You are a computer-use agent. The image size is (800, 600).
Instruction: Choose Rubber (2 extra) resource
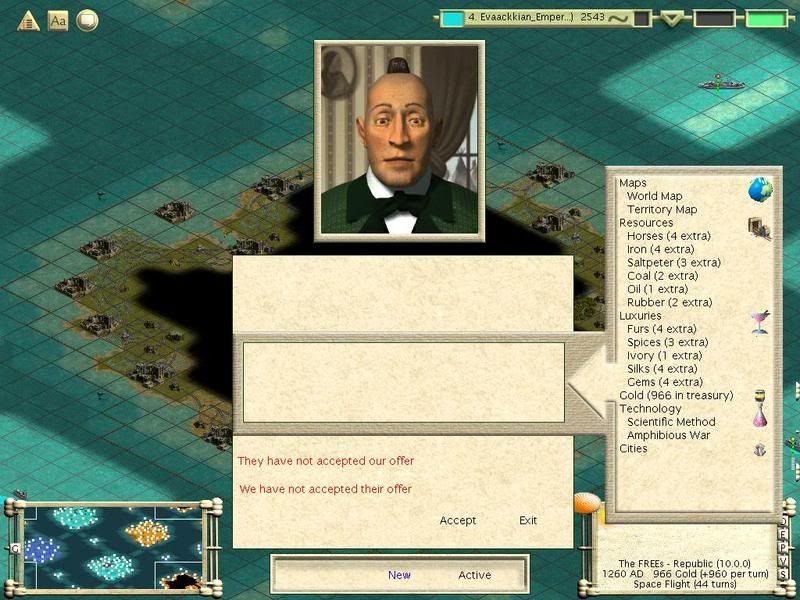click(669, 303)
